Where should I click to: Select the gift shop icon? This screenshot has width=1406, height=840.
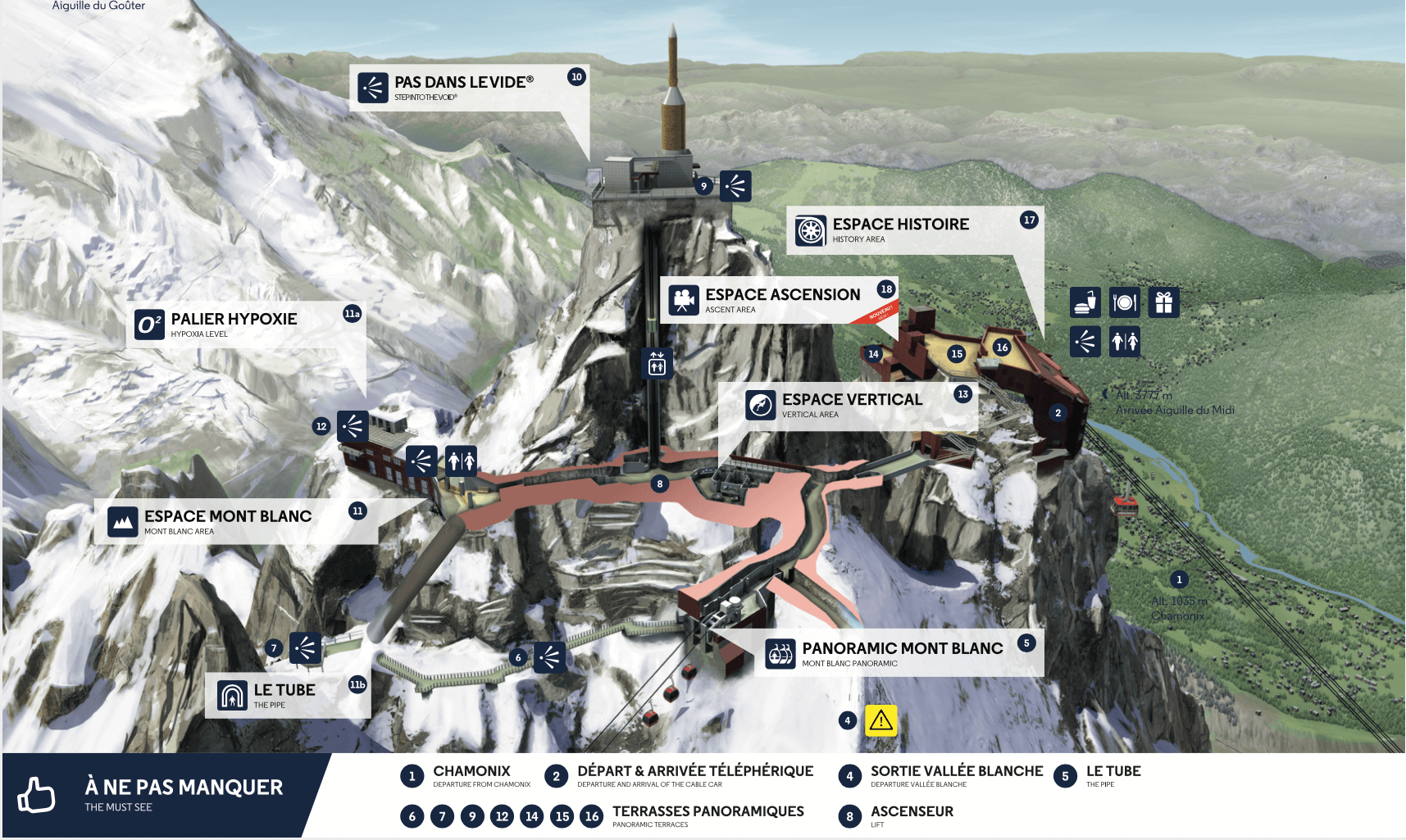pos(1163,302)
